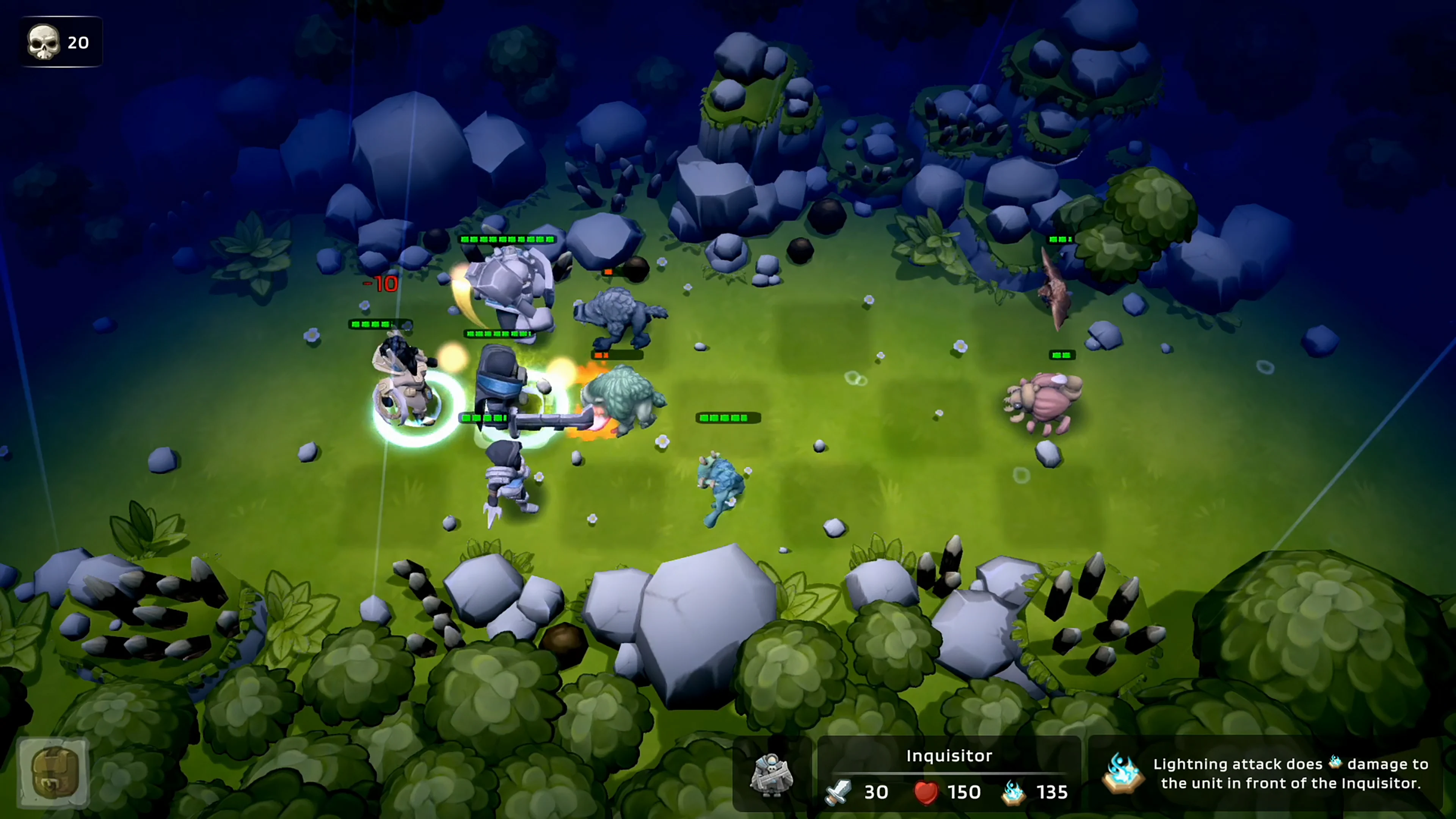Select the Inquisitor name label
Screen dimensions: 1456x819
click(949, 756)
